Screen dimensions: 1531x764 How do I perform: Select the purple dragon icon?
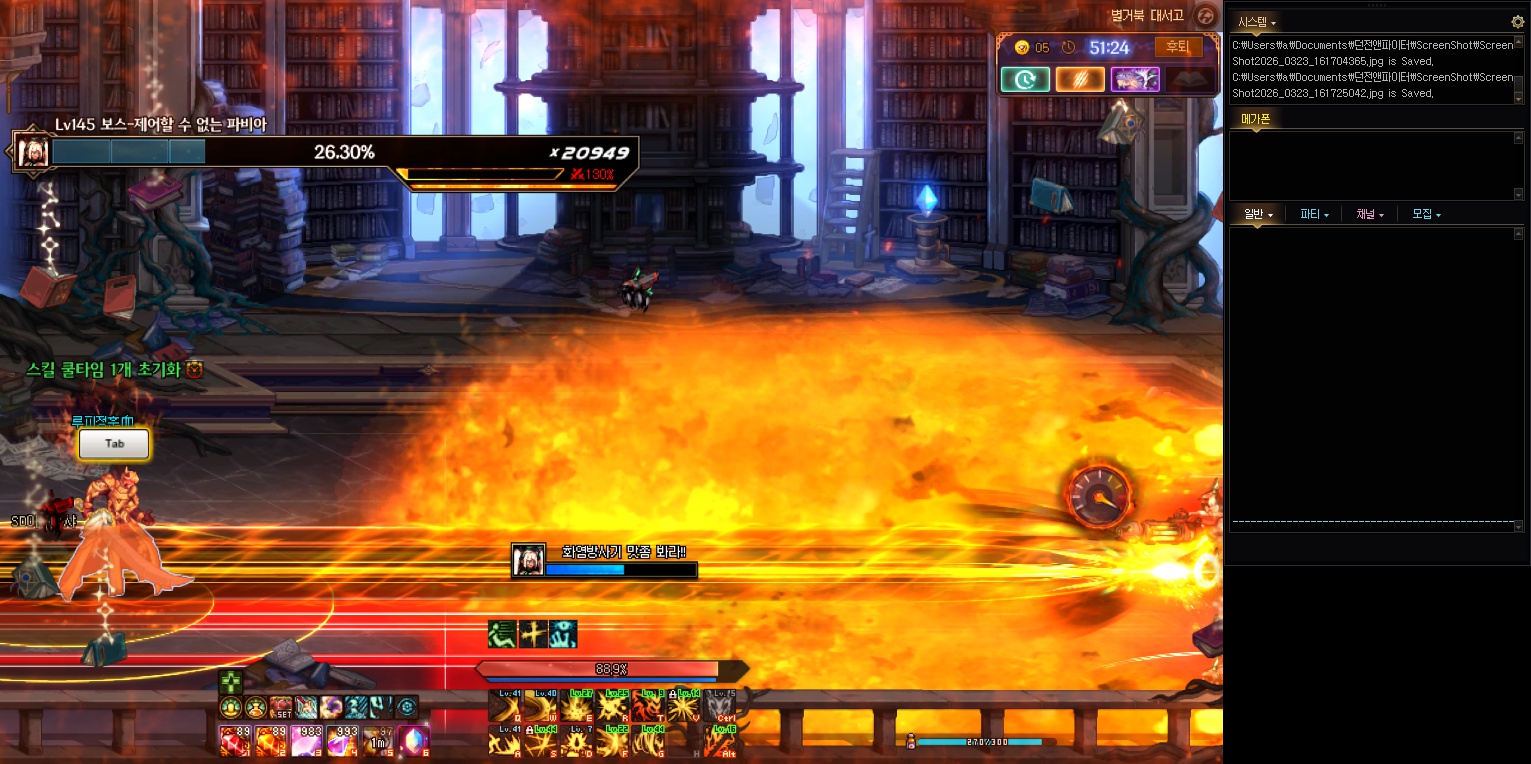pyautogui.click(x=1135, y=79)
